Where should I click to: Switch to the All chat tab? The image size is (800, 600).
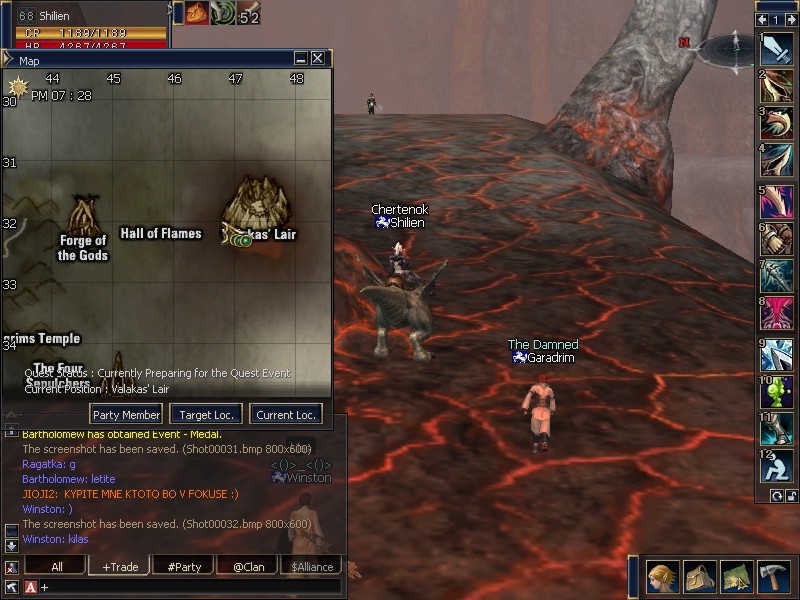pyautogui.click(x=56, y=567)
